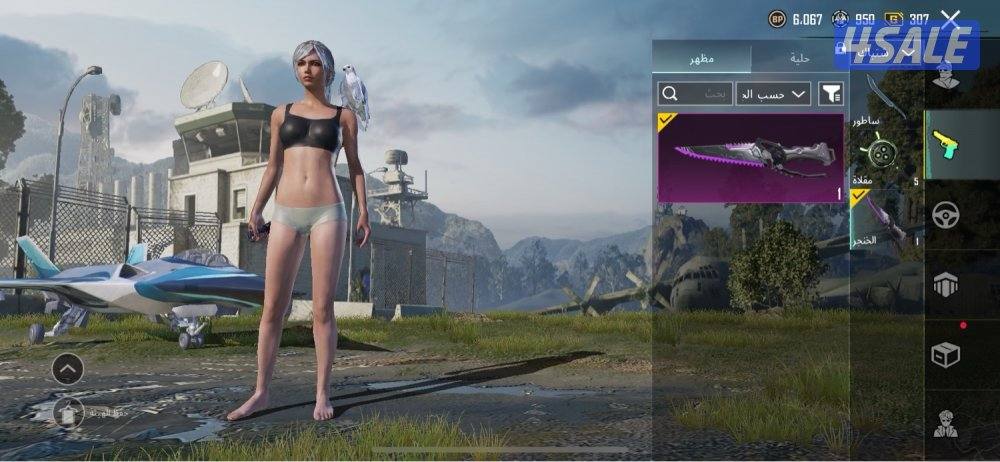The height and width of the screenshot is (462, 1000).
Task: Open the filter funnel button
Action: click(x=831, y=94)
